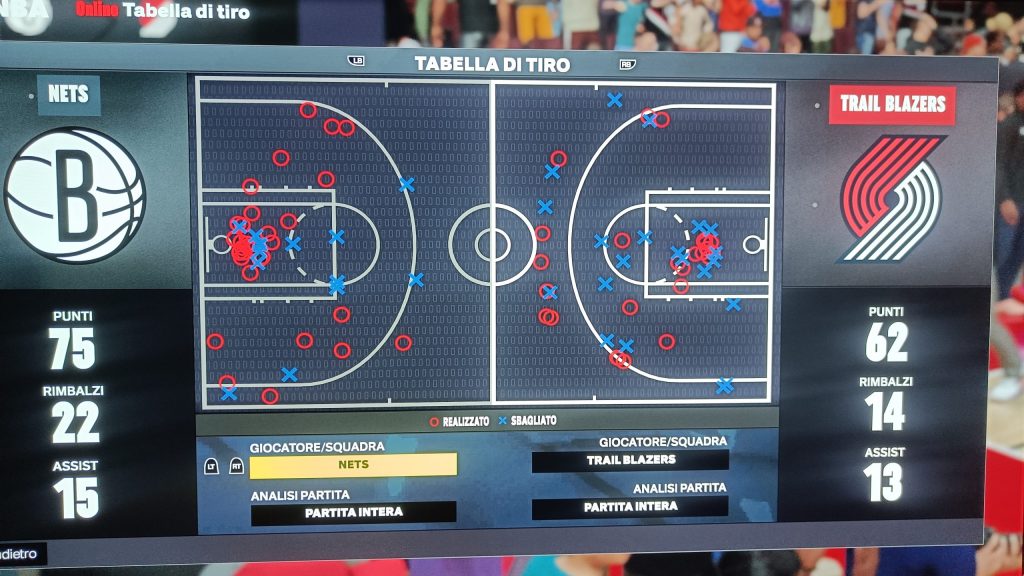The width and height of the screenshot is (1024, 576).
Task: Change the Partita Intera filter below TRAIL BLAZERS
Action: pos(630,507)
